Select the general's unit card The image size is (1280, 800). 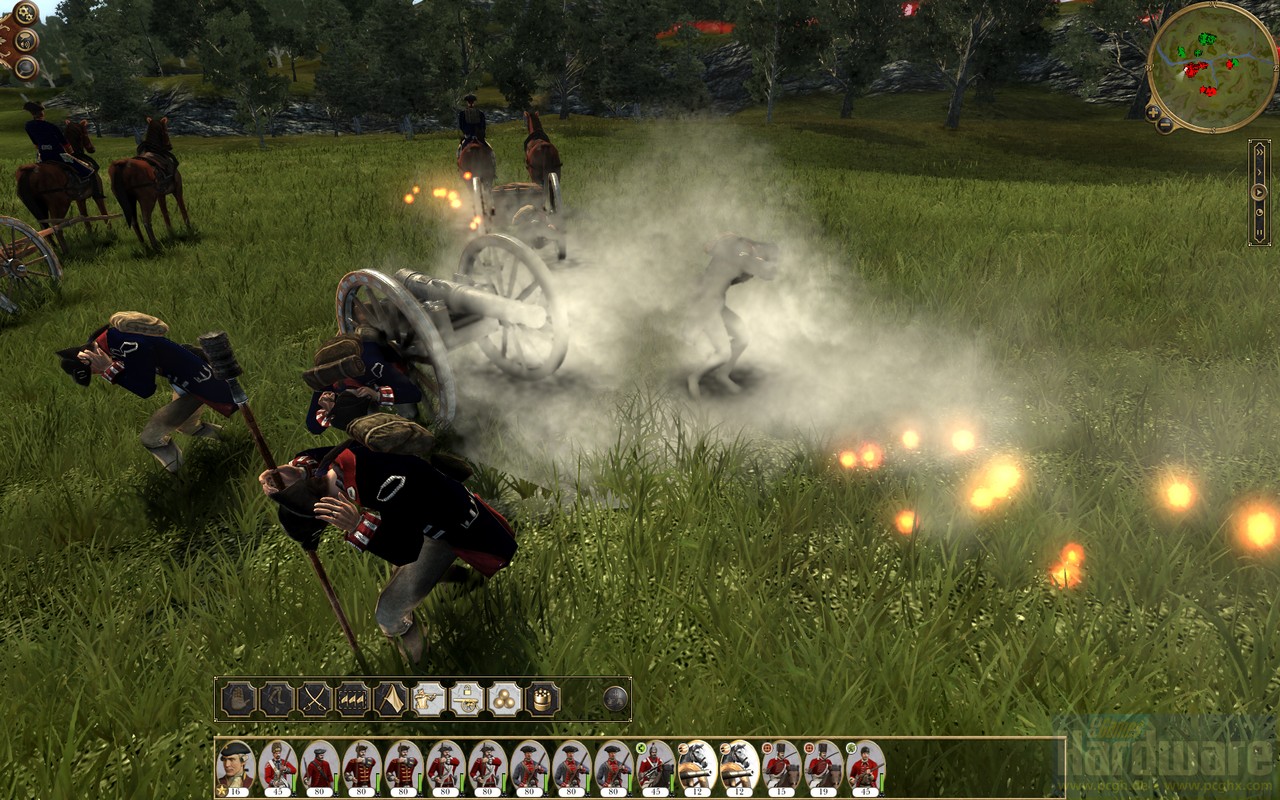coord(236,767)
